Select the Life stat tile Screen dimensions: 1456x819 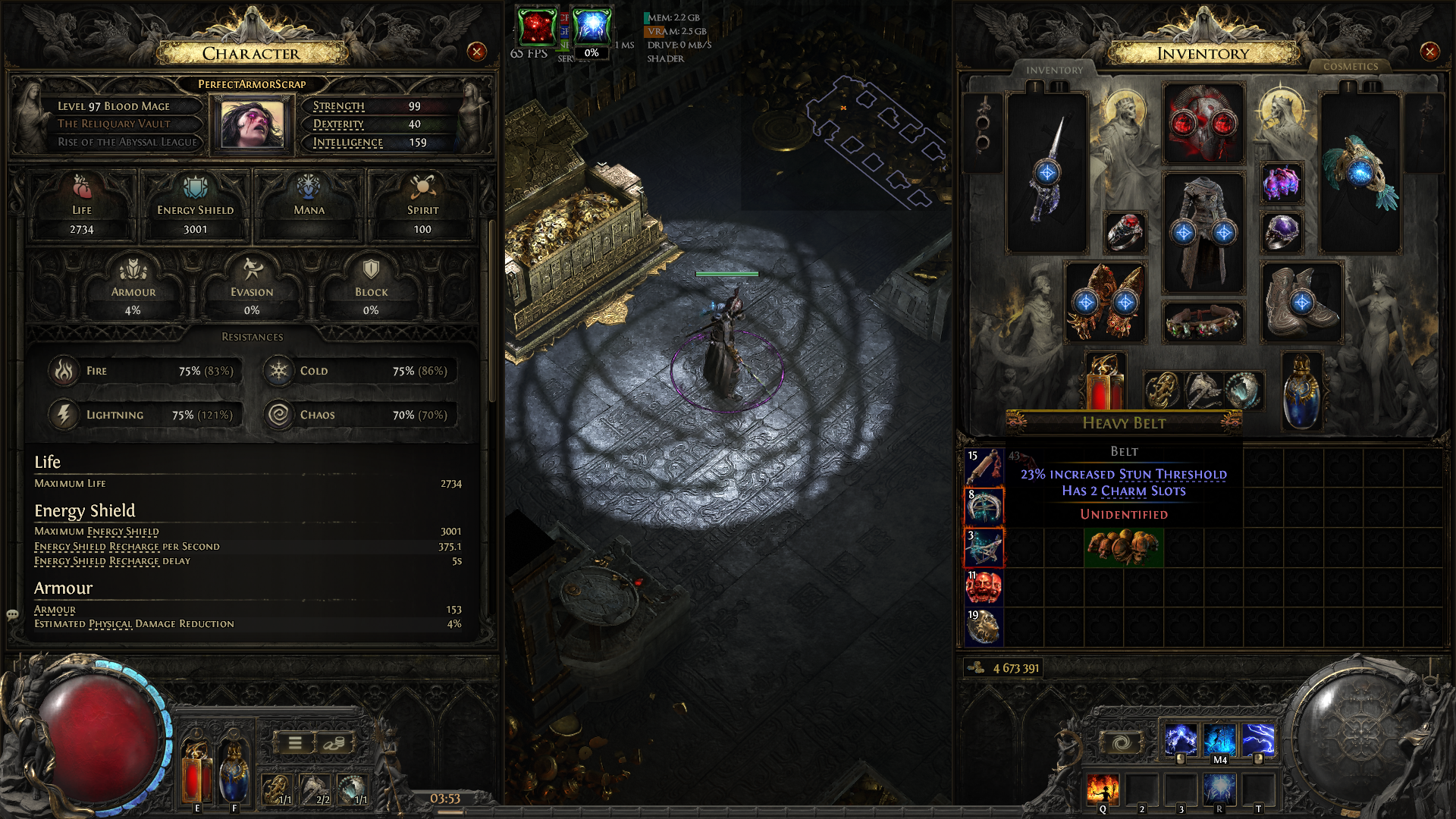(x=82, y=205)
